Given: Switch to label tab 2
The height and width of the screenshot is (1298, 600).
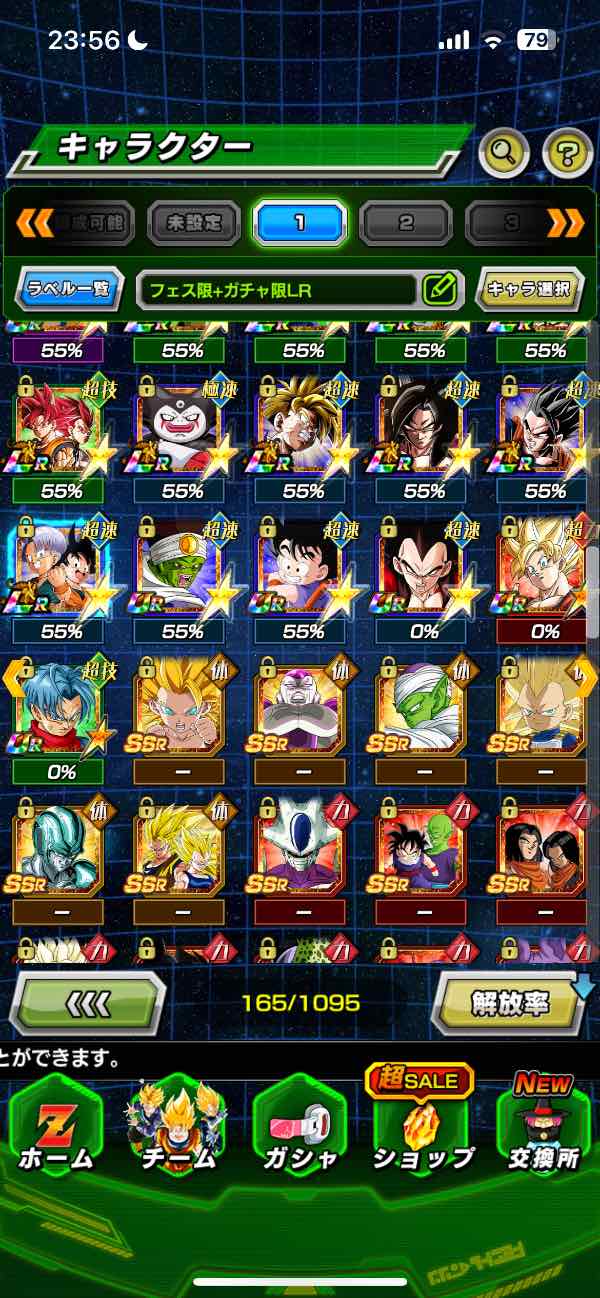Looking at the screenshot, I should point(405,223).
